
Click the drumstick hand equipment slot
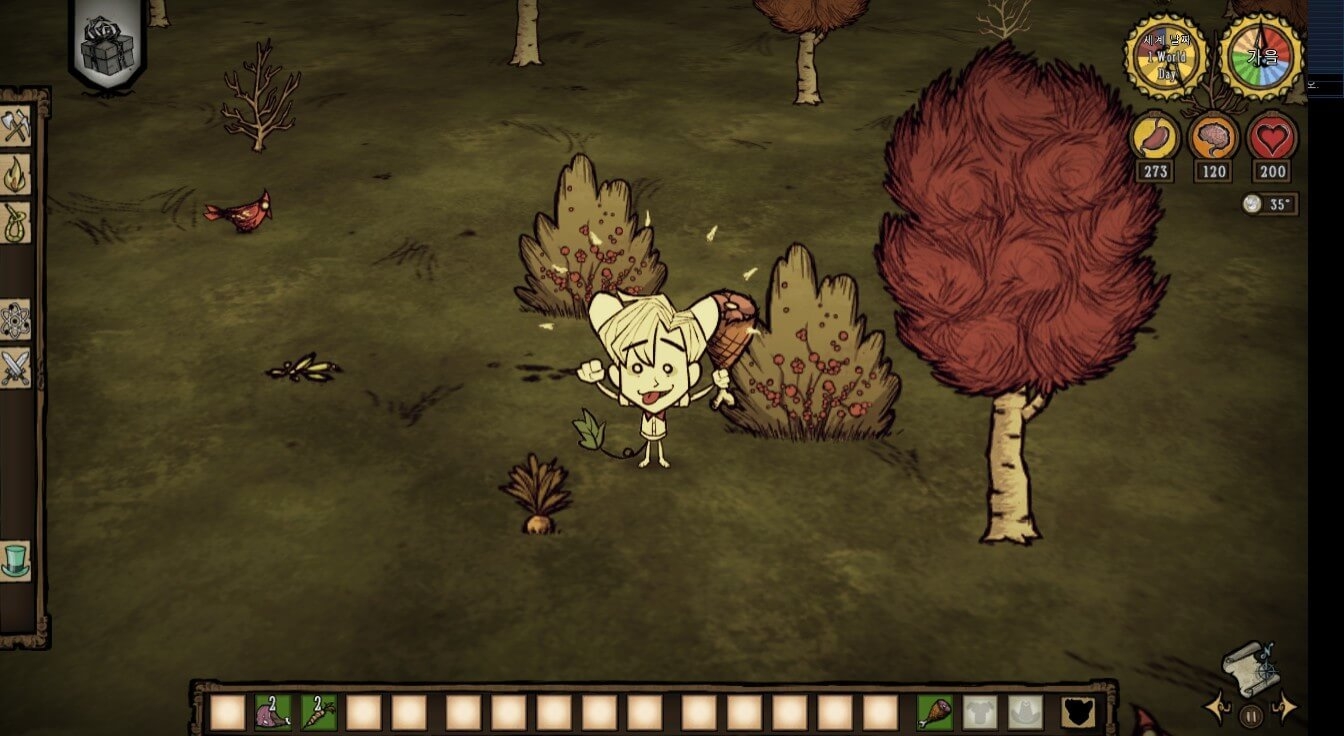(934, 712)
